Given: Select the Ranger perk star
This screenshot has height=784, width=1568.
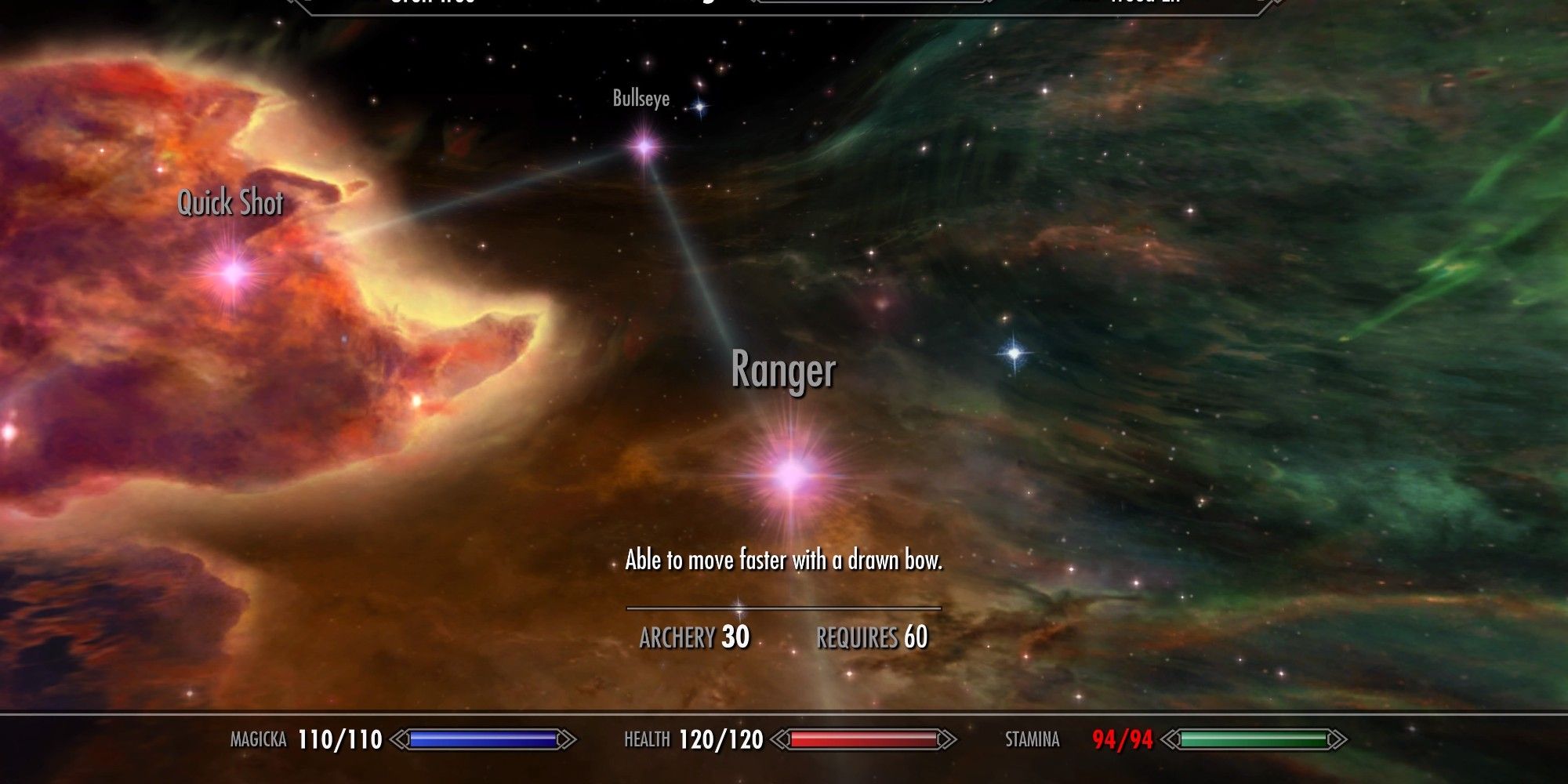Looking at the screenshot, I should (792, 474).
